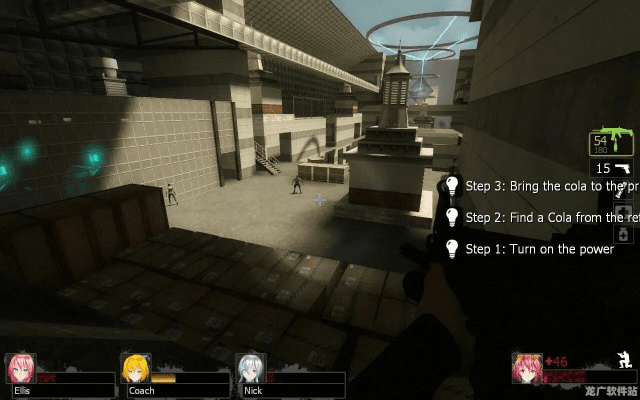This screenshot has width=640, height=400.
Task: Switch to the pistol weapon slot
Action: [x=614, y=169]
